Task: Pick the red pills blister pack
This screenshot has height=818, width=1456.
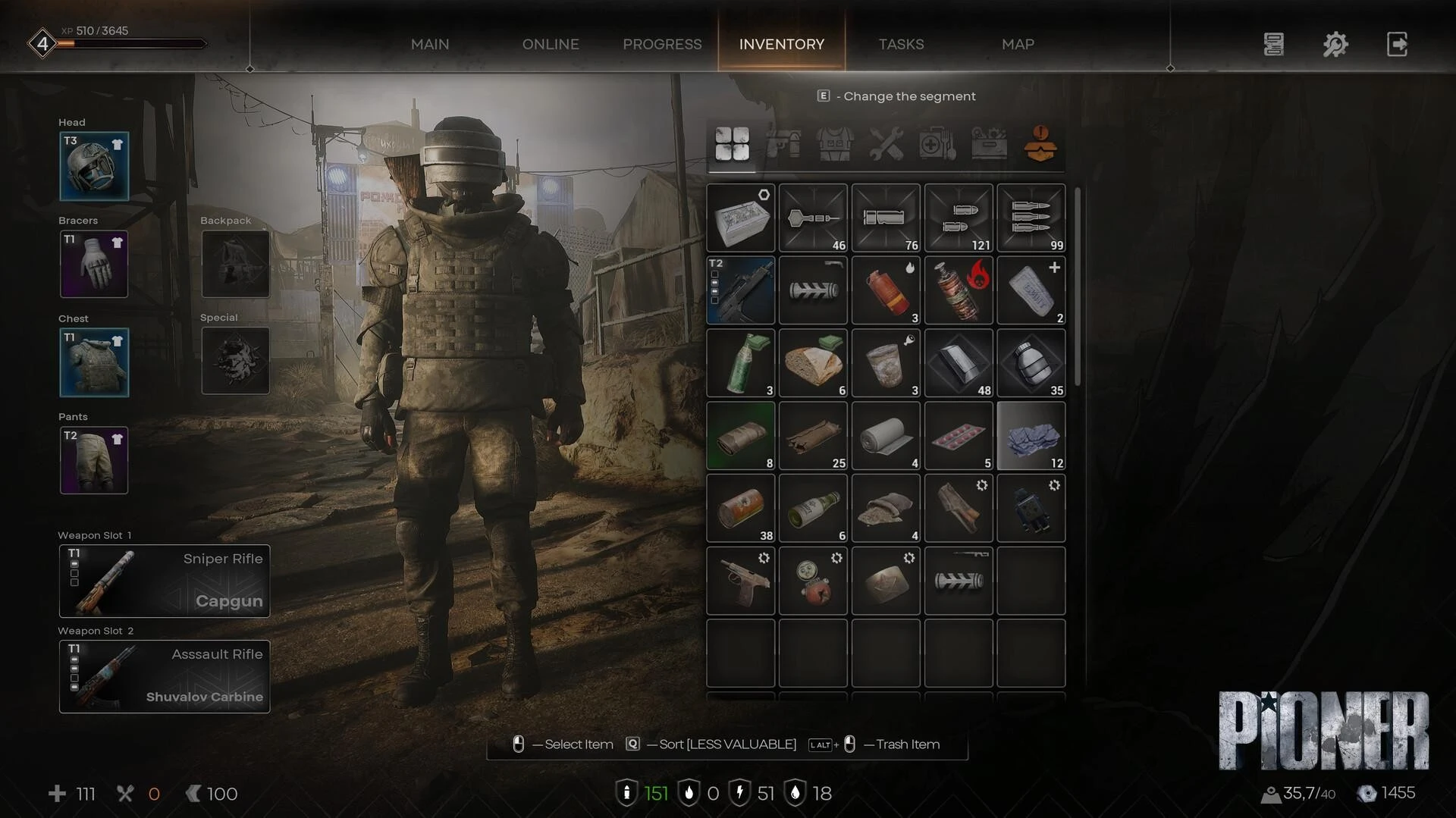Action: (x=959, y=436)
